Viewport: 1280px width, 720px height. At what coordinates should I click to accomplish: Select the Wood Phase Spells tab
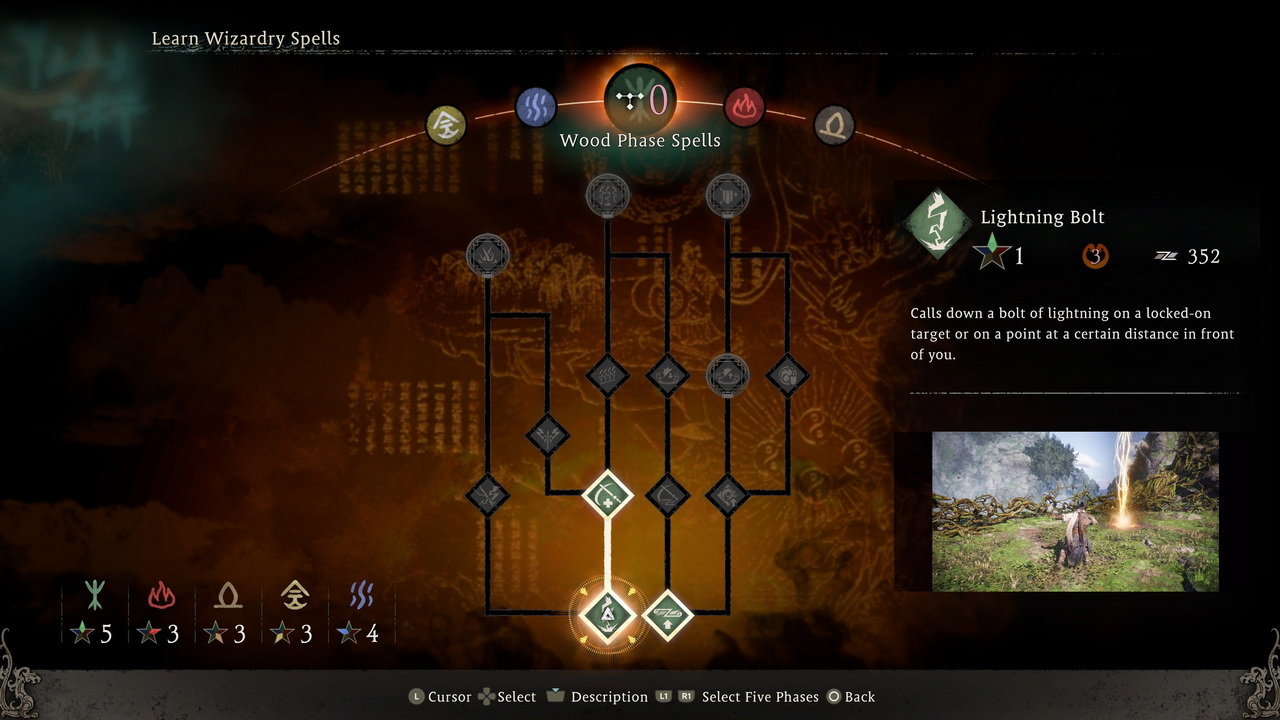point(640,100)
